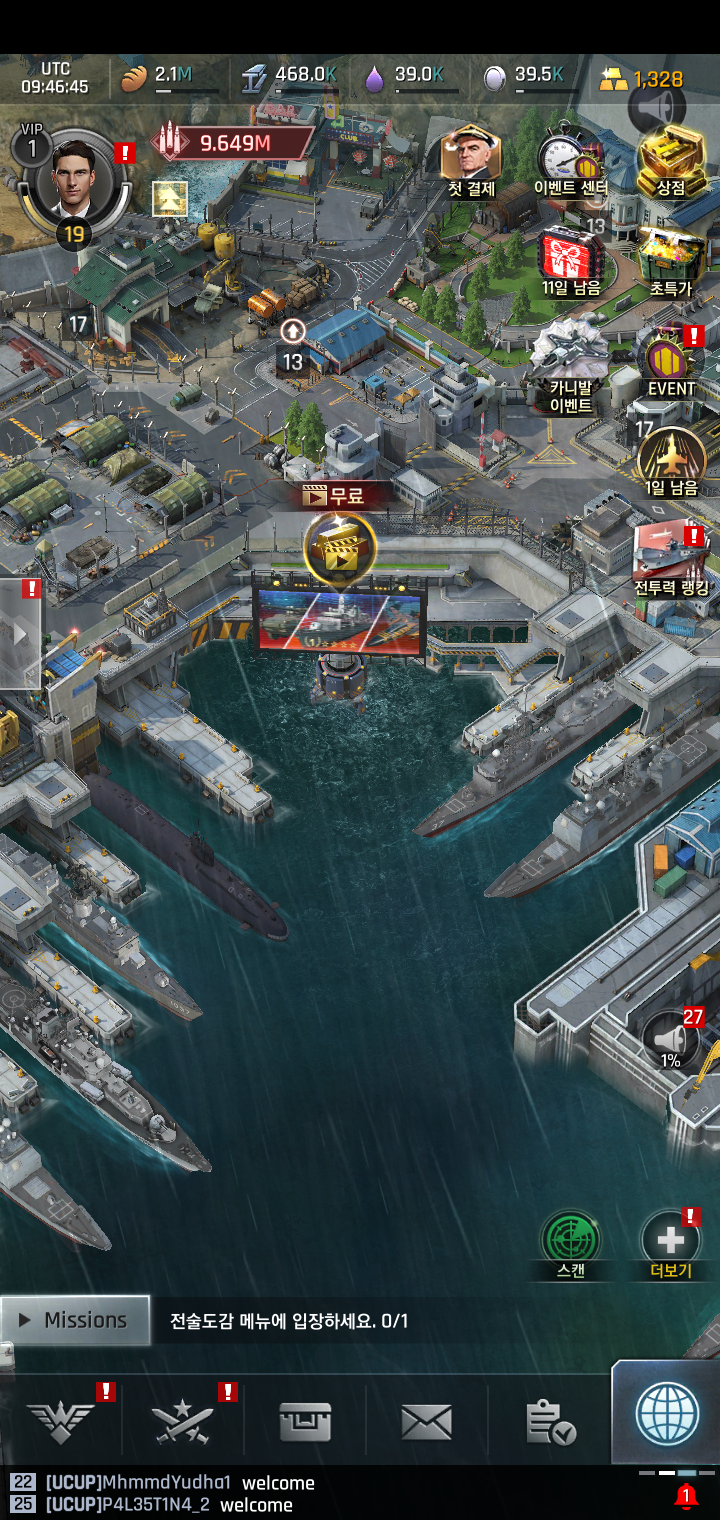The image size is (720, 1520).
Task: Tap the 더보기 more button
Action: tap(670, 1242)
